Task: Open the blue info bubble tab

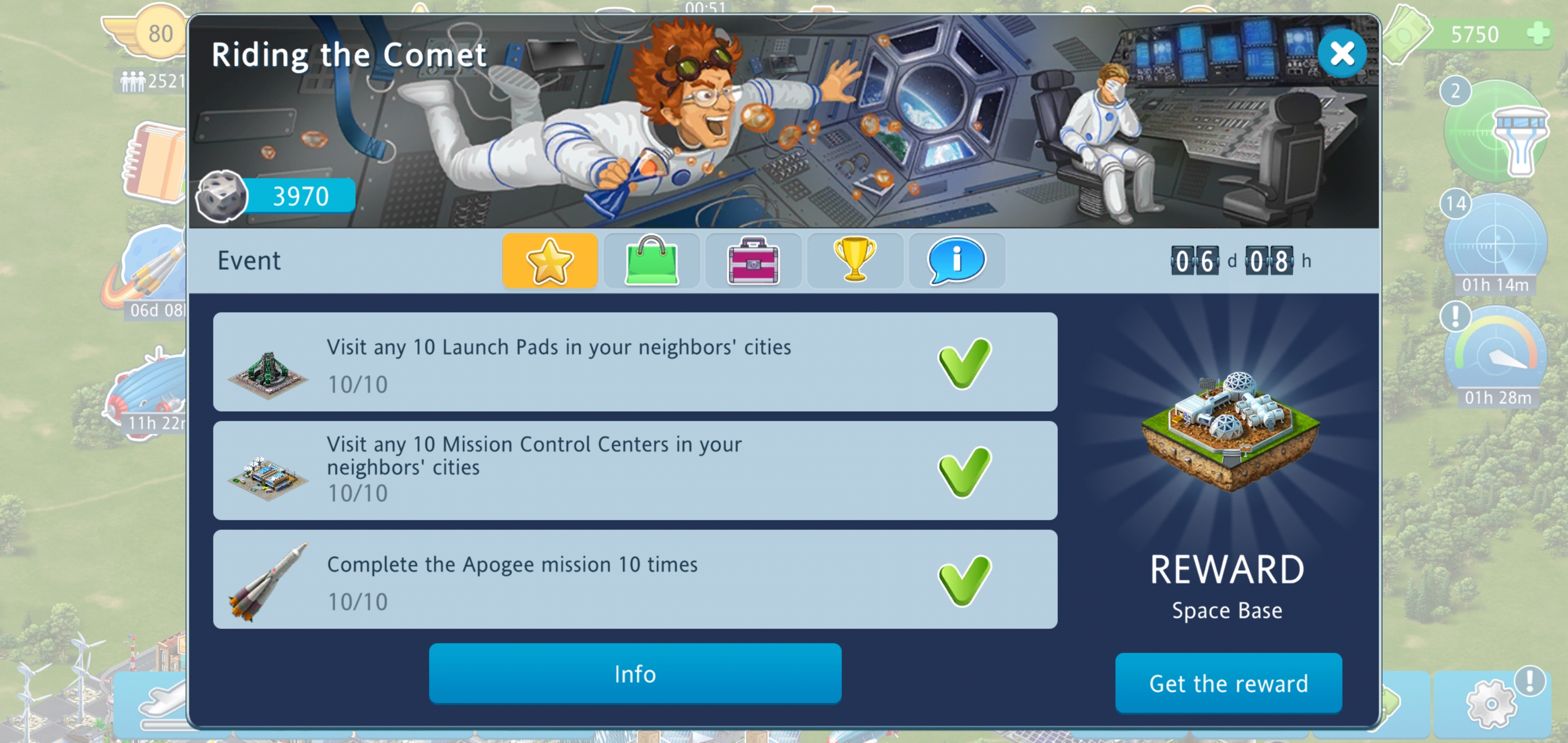Action: coord(956,261)
